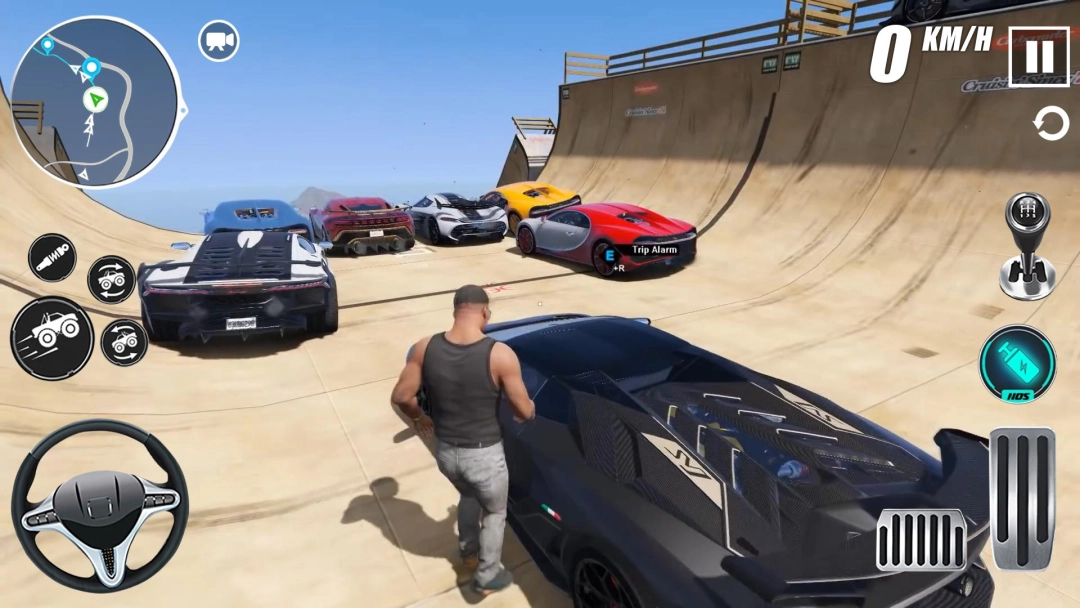The image size is (1080, 608).
Task: Open the circular minimap
Action: pos(95,102)
